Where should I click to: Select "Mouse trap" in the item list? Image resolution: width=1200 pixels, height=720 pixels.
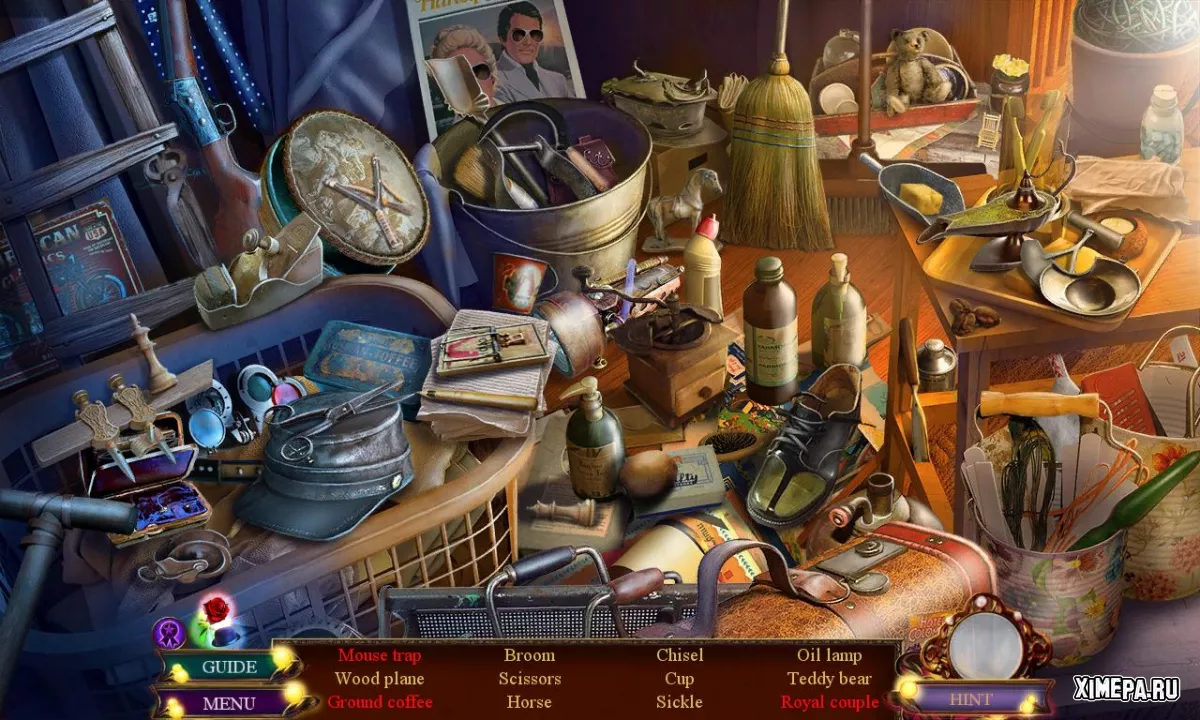379,656
